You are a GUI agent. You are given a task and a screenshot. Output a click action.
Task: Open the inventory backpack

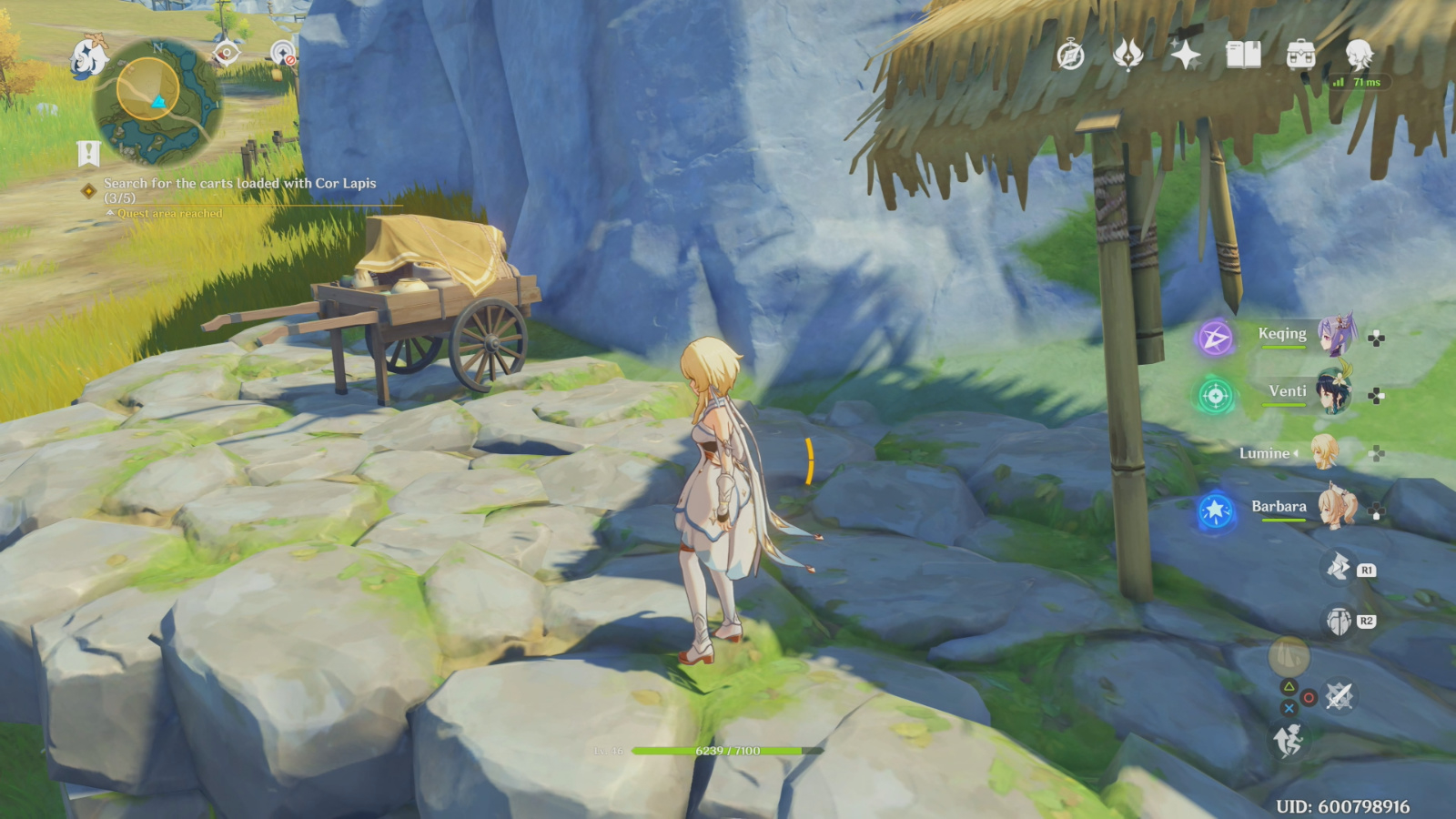[1300, 56]
